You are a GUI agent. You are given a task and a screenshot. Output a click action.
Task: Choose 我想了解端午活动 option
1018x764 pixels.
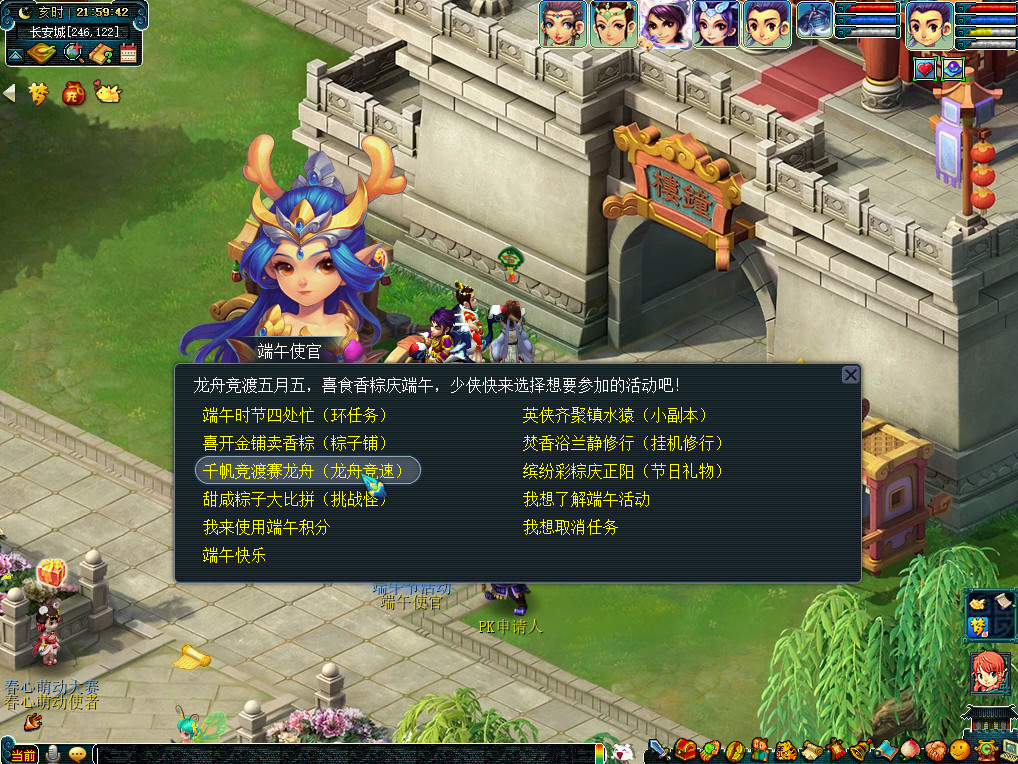(586, 499)
